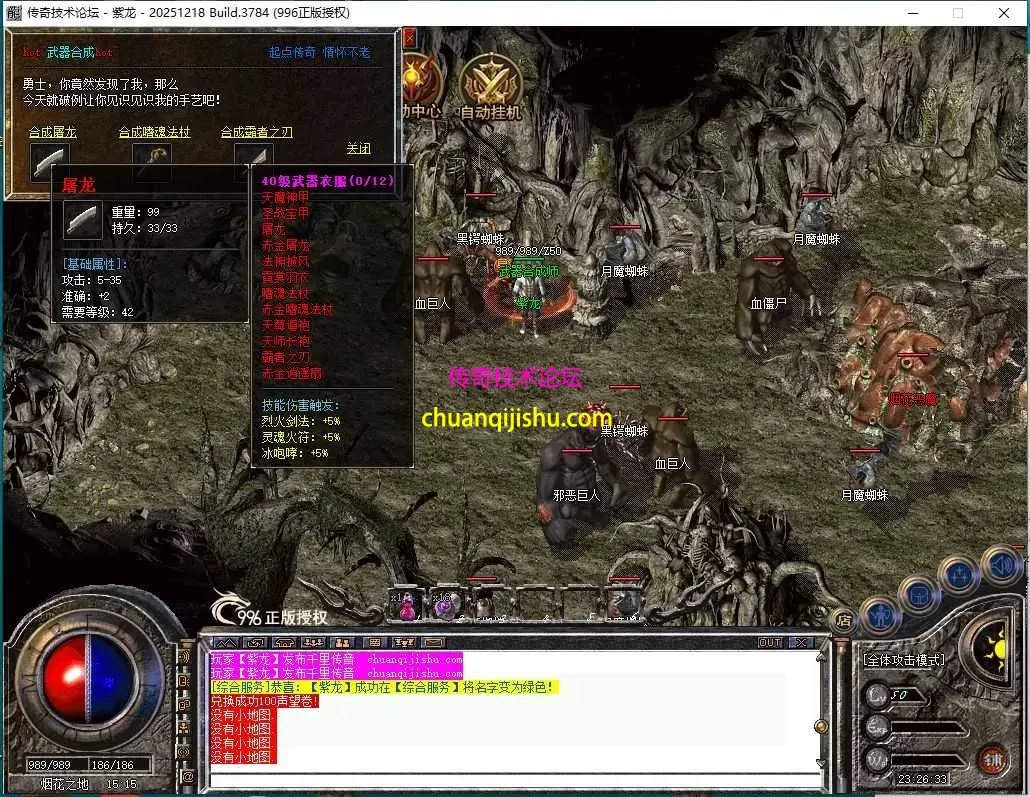The height and width of the screenshot is (797, 1030).
Task: Use the red potion in the hotbar
Action: pyautogui.click(x=407, y=604)
